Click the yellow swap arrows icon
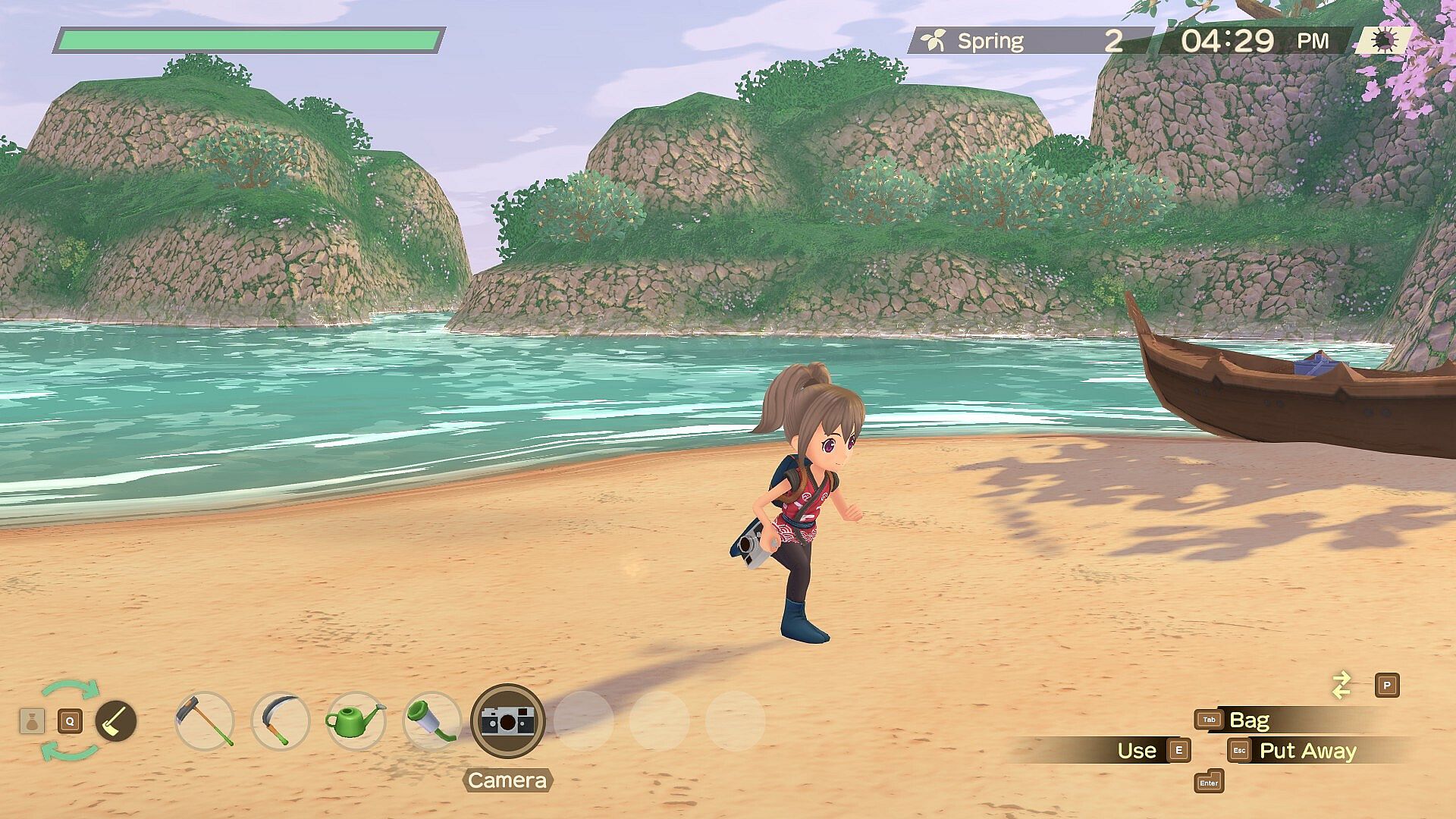 pos(1341,686)
